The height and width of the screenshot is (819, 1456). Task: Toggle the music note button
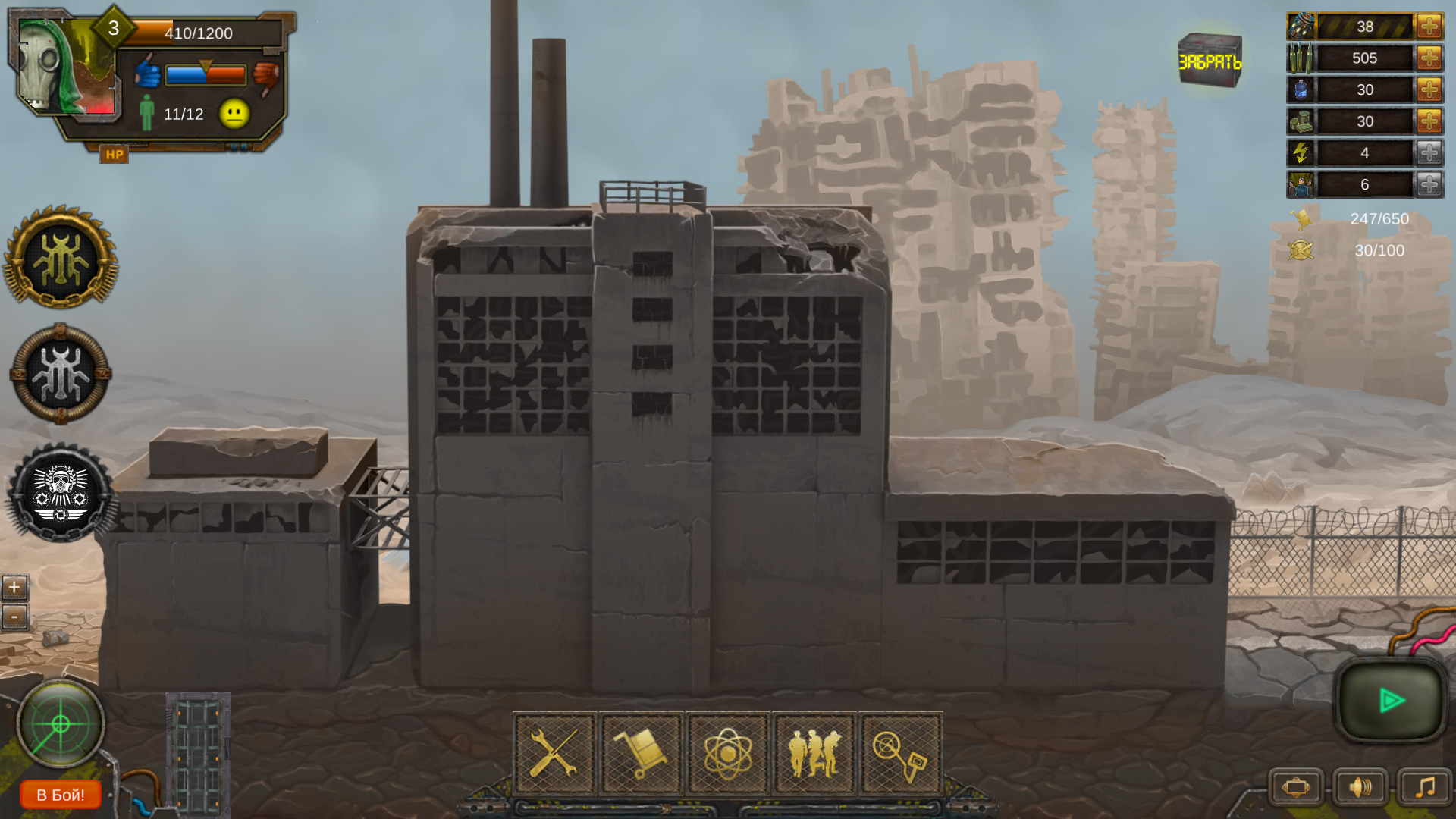point(1424,786)
